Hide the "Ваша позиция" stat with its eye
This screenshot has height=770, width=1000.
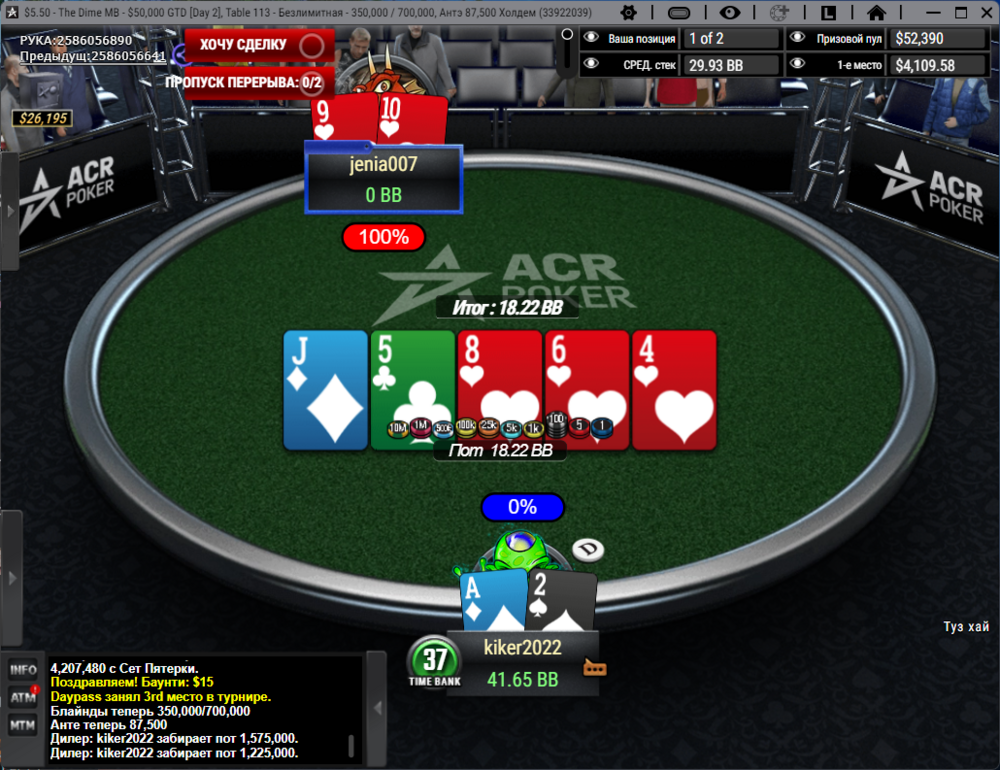coord(591,39)
